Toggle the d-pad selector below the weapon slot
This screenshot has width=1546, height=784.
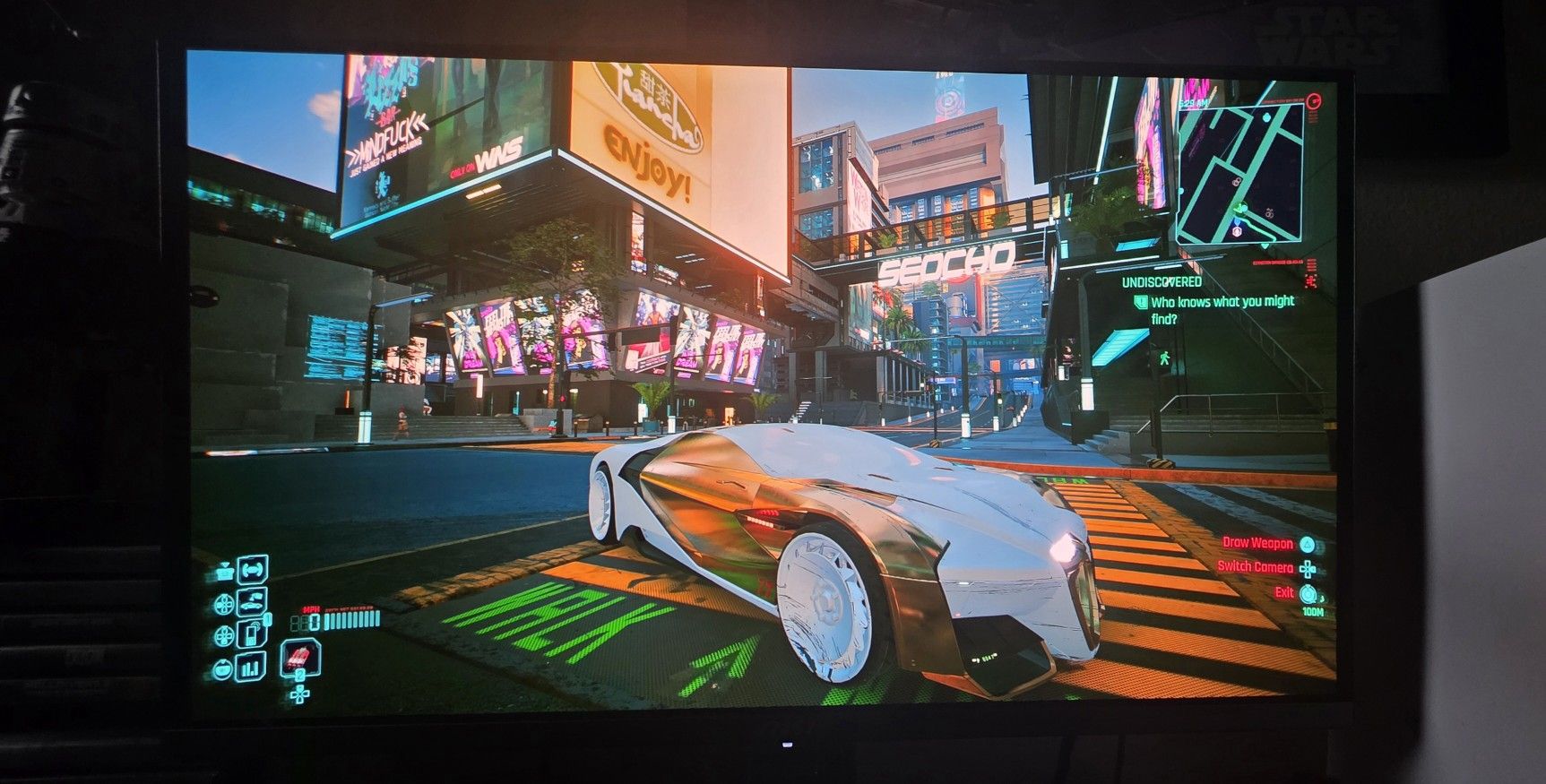[299, 694]
